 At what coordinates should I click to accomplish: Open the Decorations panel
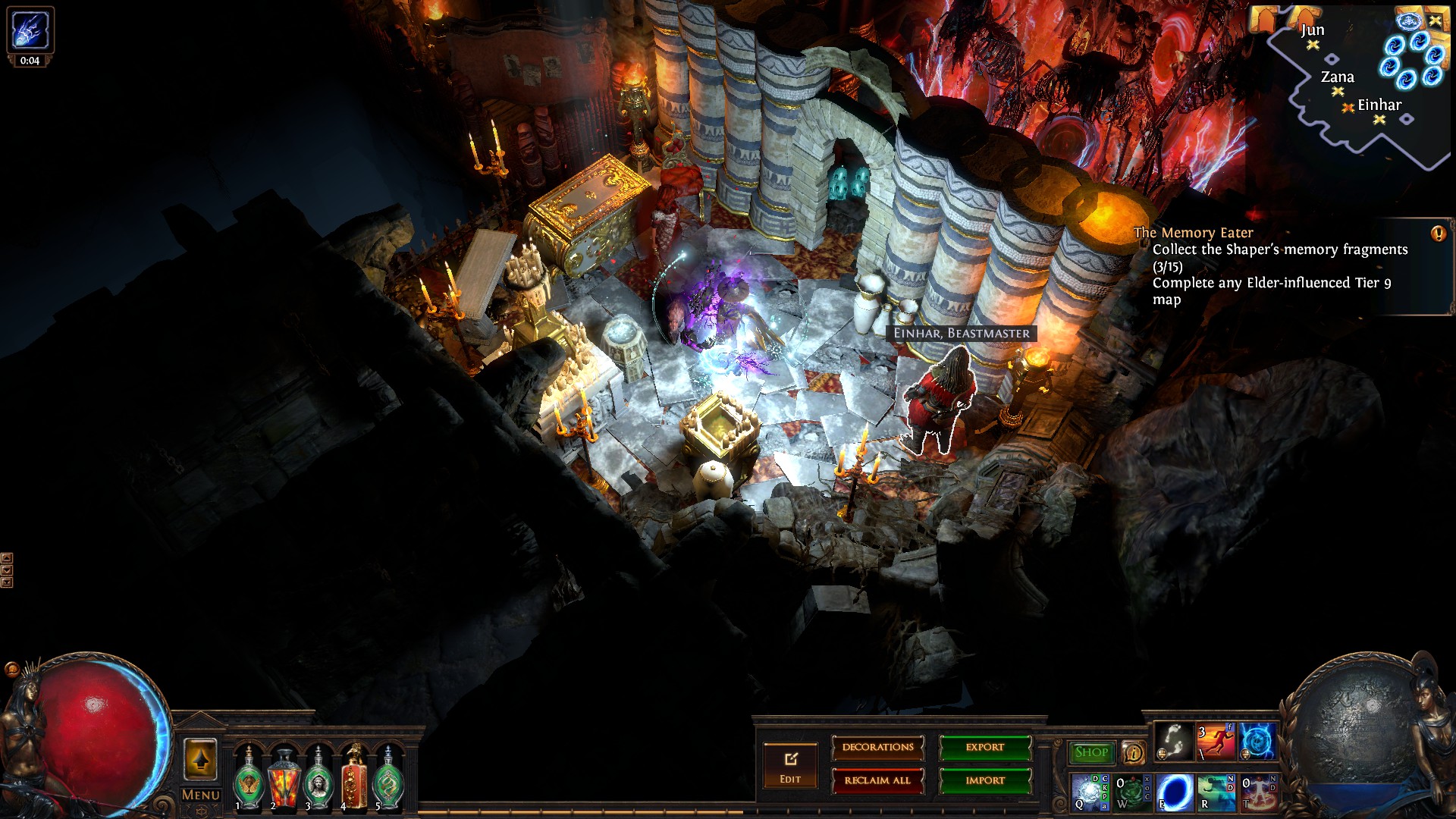point(877,748)
